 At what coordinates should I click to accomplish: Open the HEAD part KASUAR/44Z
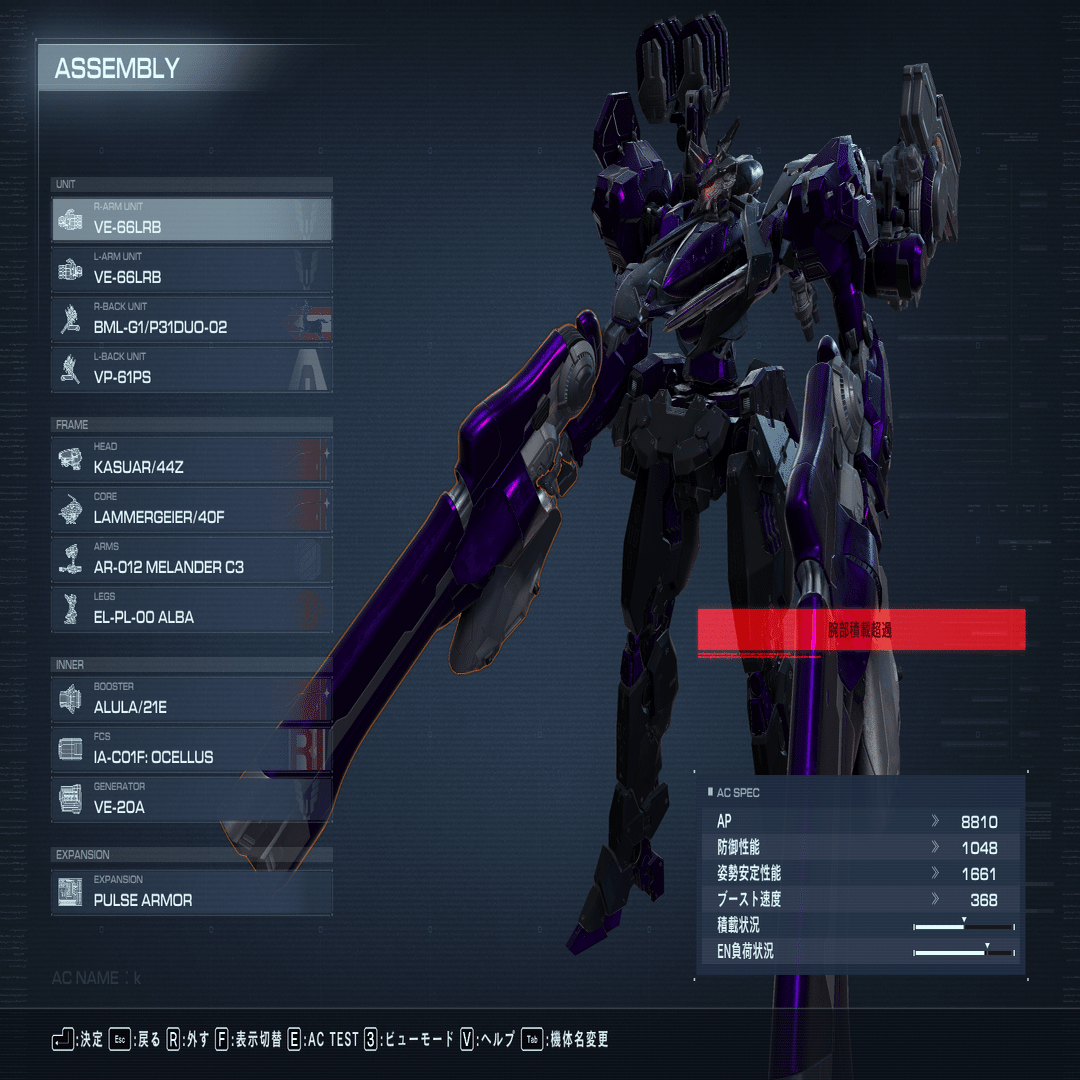pyautogui.click(x=192, y=459)
